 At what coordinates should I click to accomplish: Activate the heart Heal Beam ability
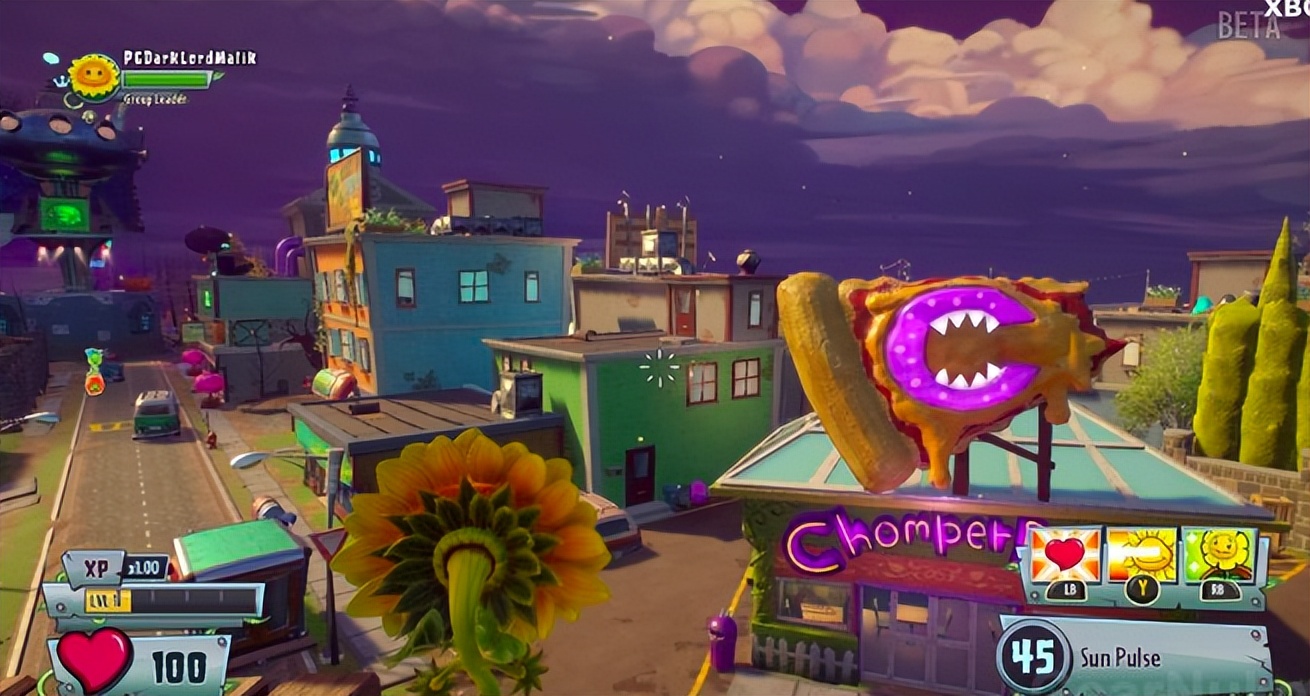click(x=1065, y=556)
